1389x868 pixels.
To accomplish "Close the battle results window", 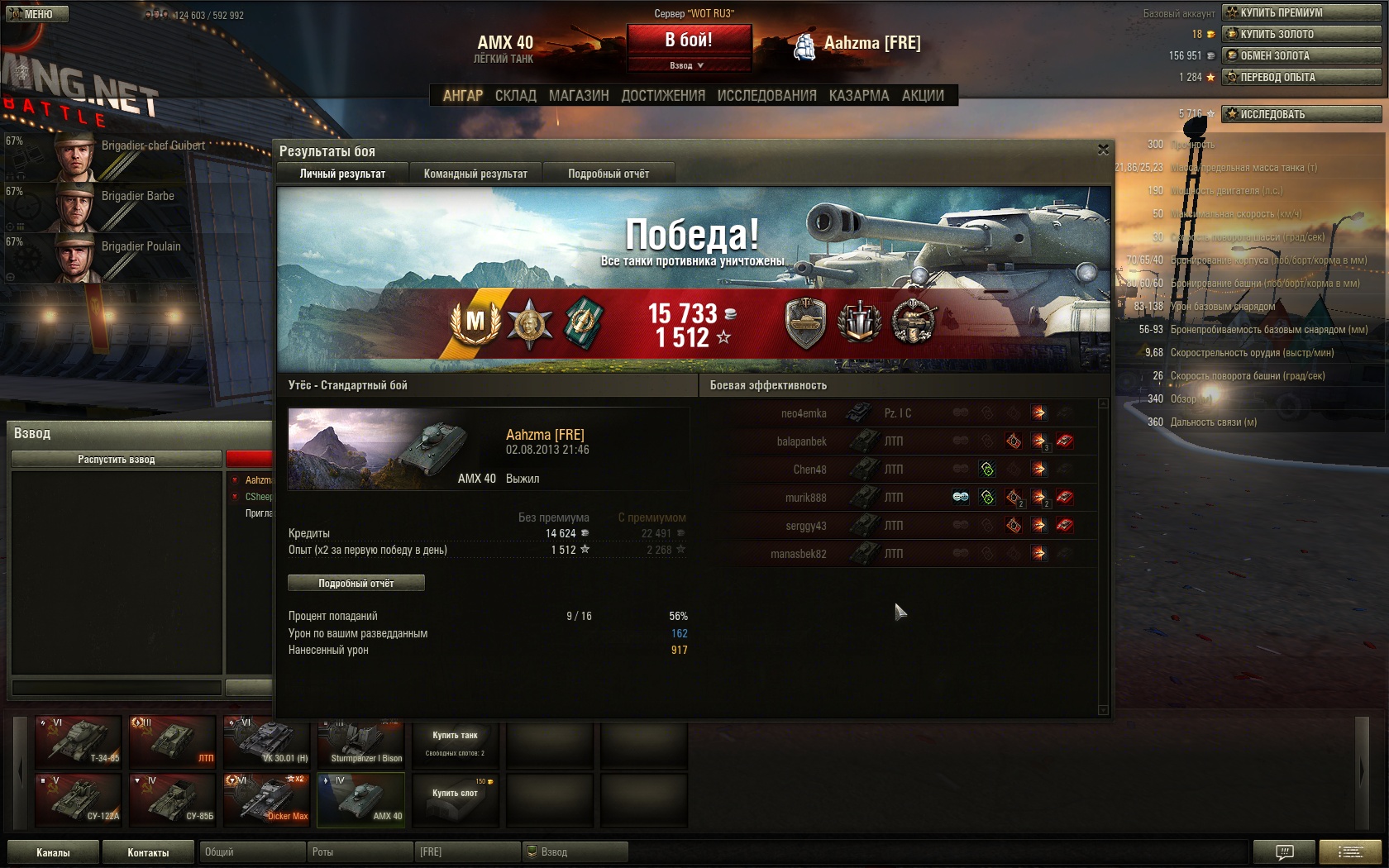I will tap(1103, 150).
